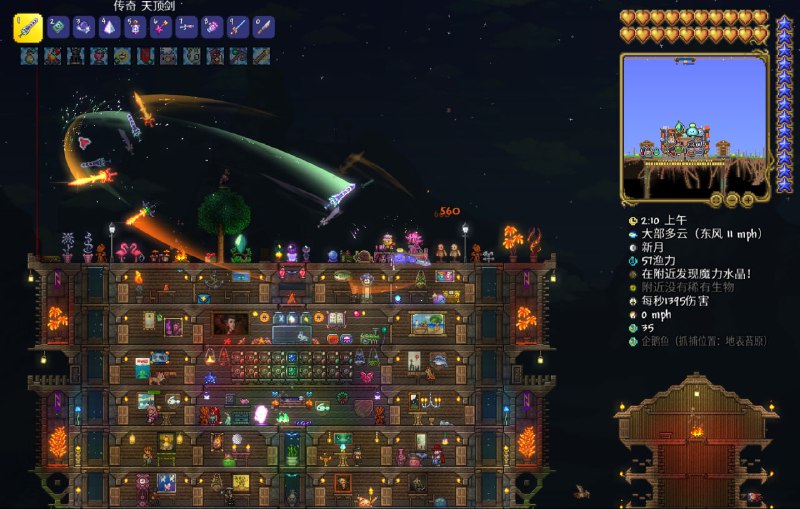
Task: Choose the item in hotbar slot 7
Action: [x=186, y=28]
